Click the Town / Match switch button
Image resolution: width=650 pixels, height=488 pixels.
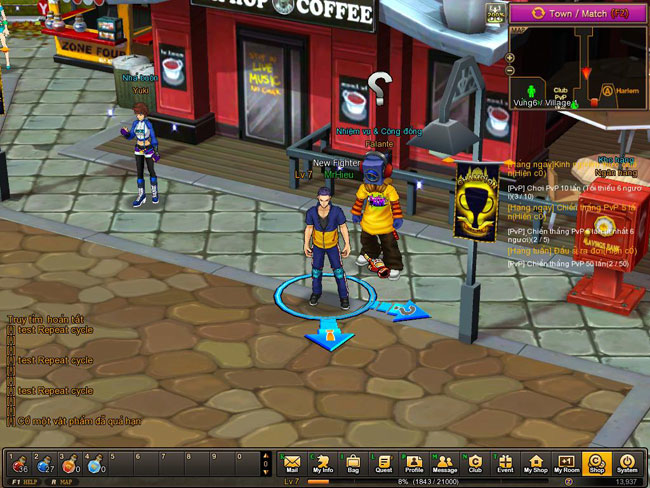pos(574,13)
